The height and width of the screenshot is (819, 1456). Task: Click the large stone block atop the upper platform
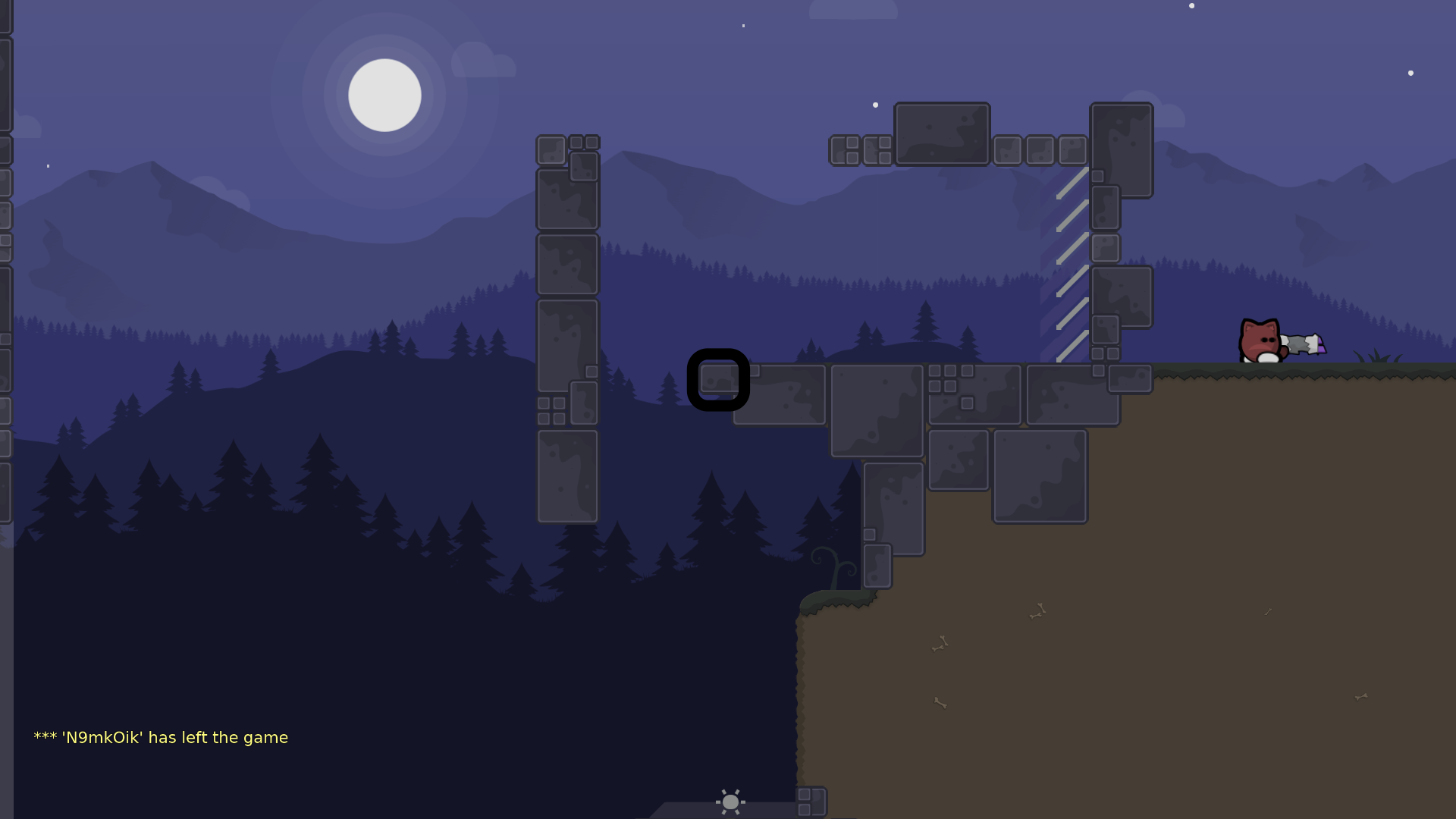(942, 133)
